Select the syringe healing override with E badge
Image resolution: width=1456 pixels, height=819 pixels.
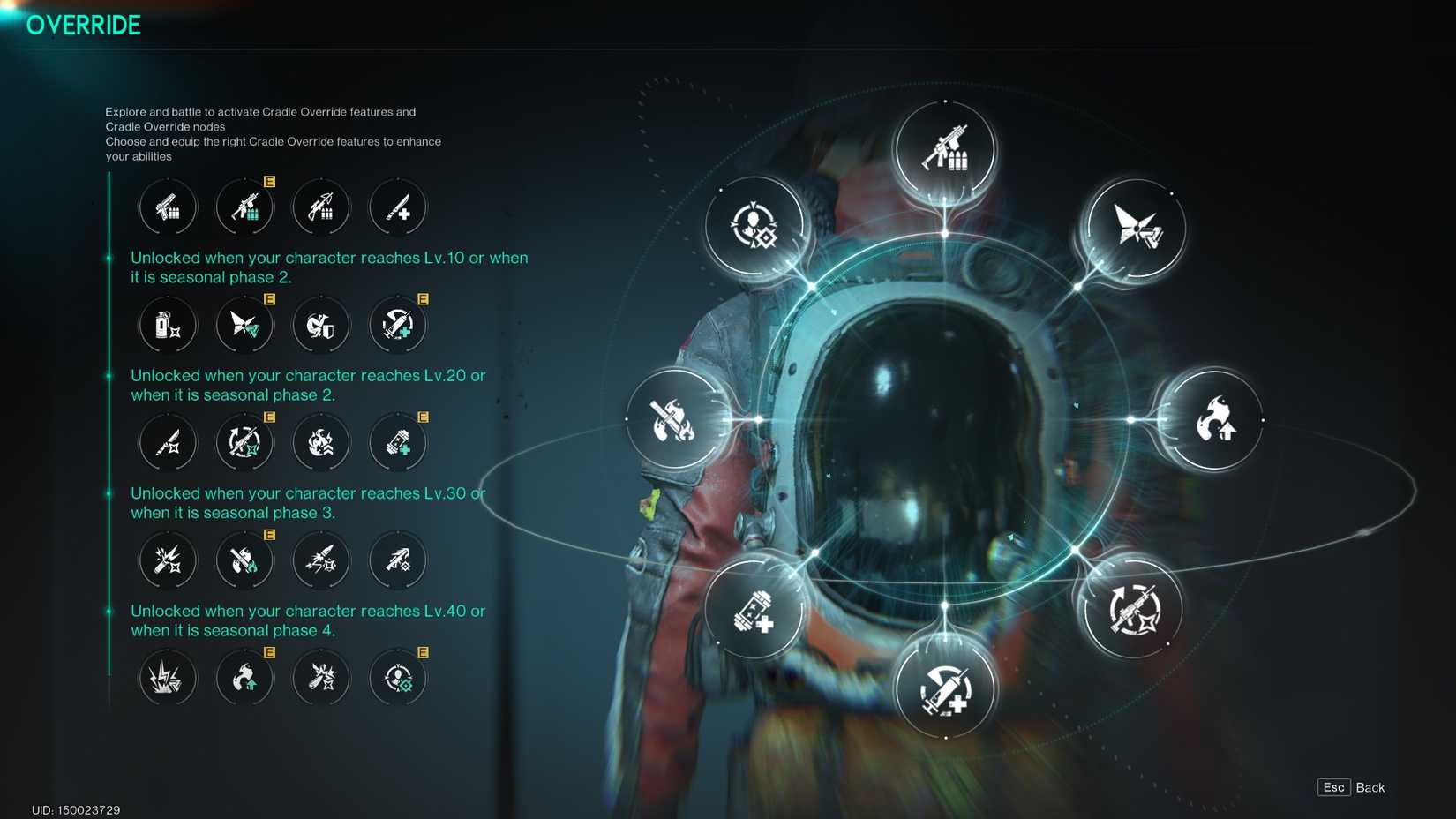(397, 325)
